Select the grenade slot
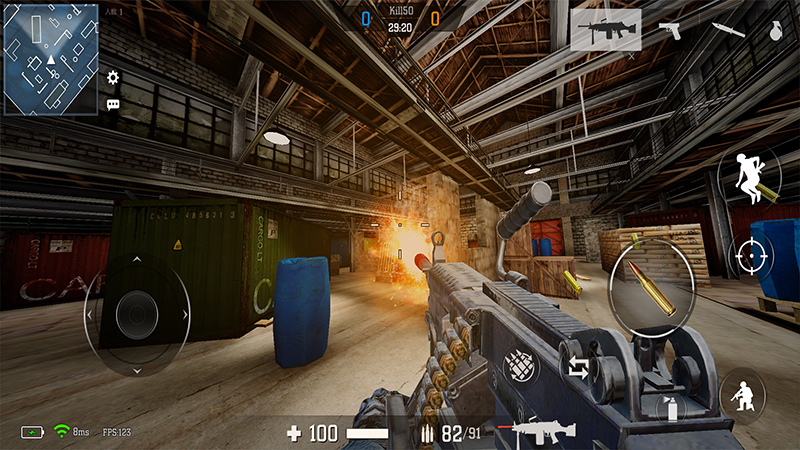The height and width of the screenshot is (450, 800). (777, 31)
